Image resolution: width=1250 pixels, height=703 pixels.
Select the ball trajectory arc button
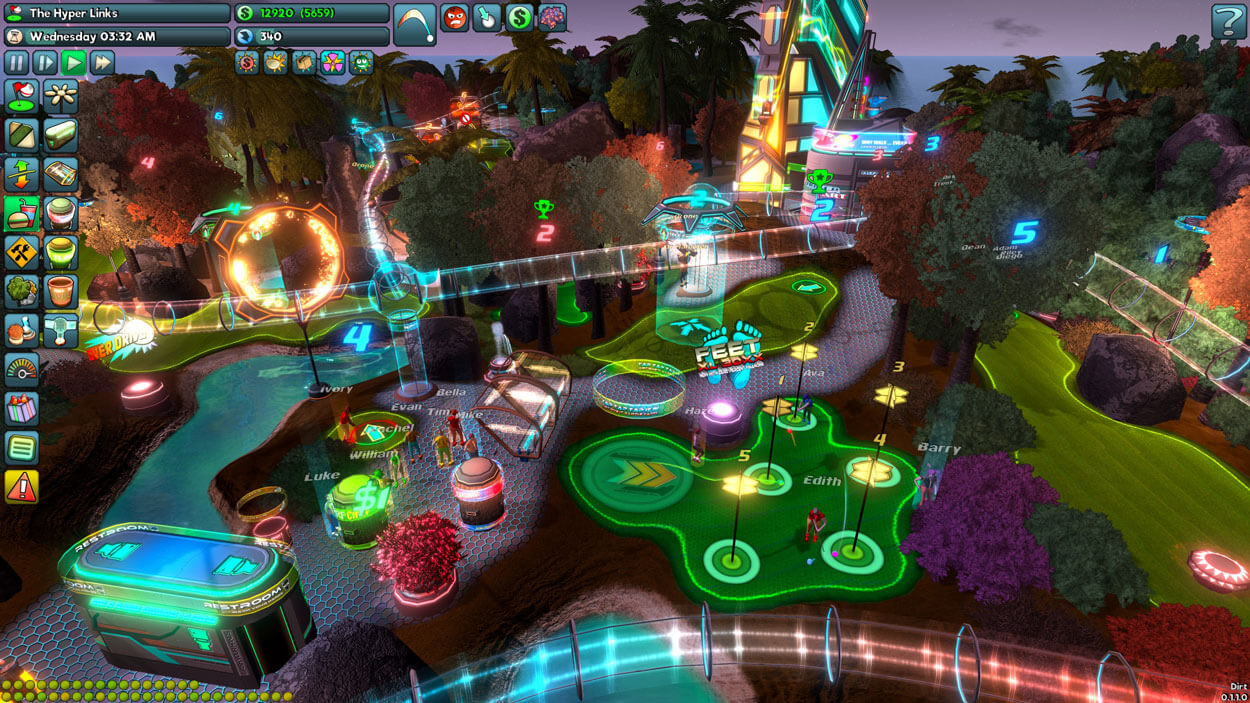[414, 24]
